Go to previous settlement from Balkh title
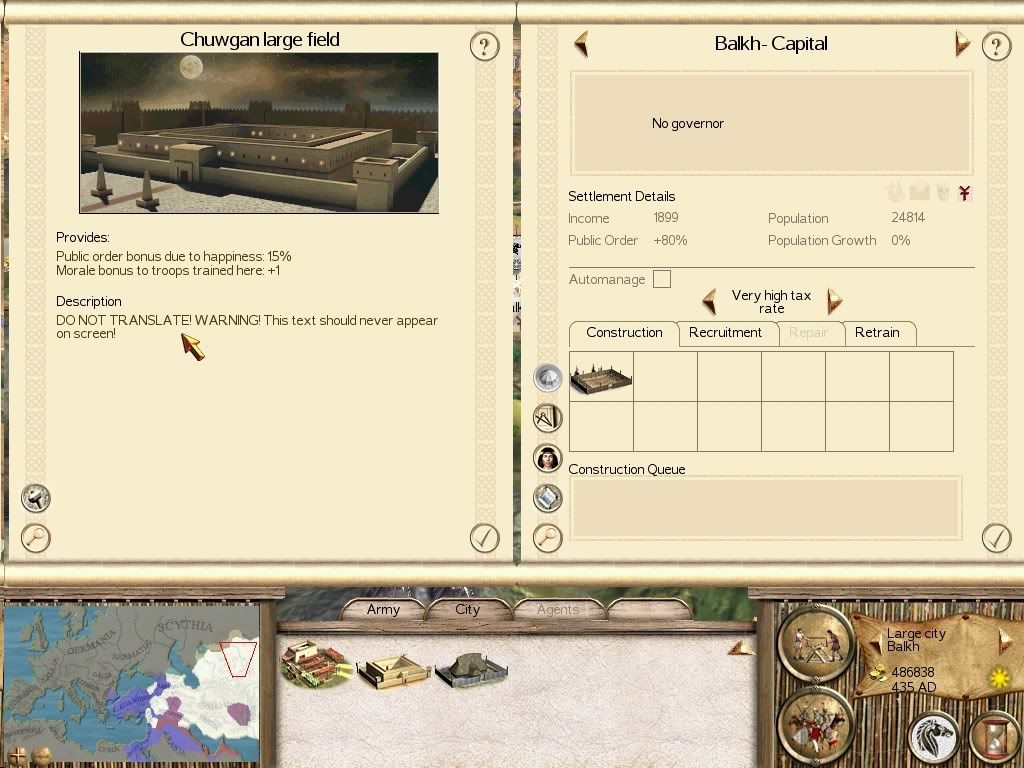This screenshot has width=1024, height=768. (581, 44)
